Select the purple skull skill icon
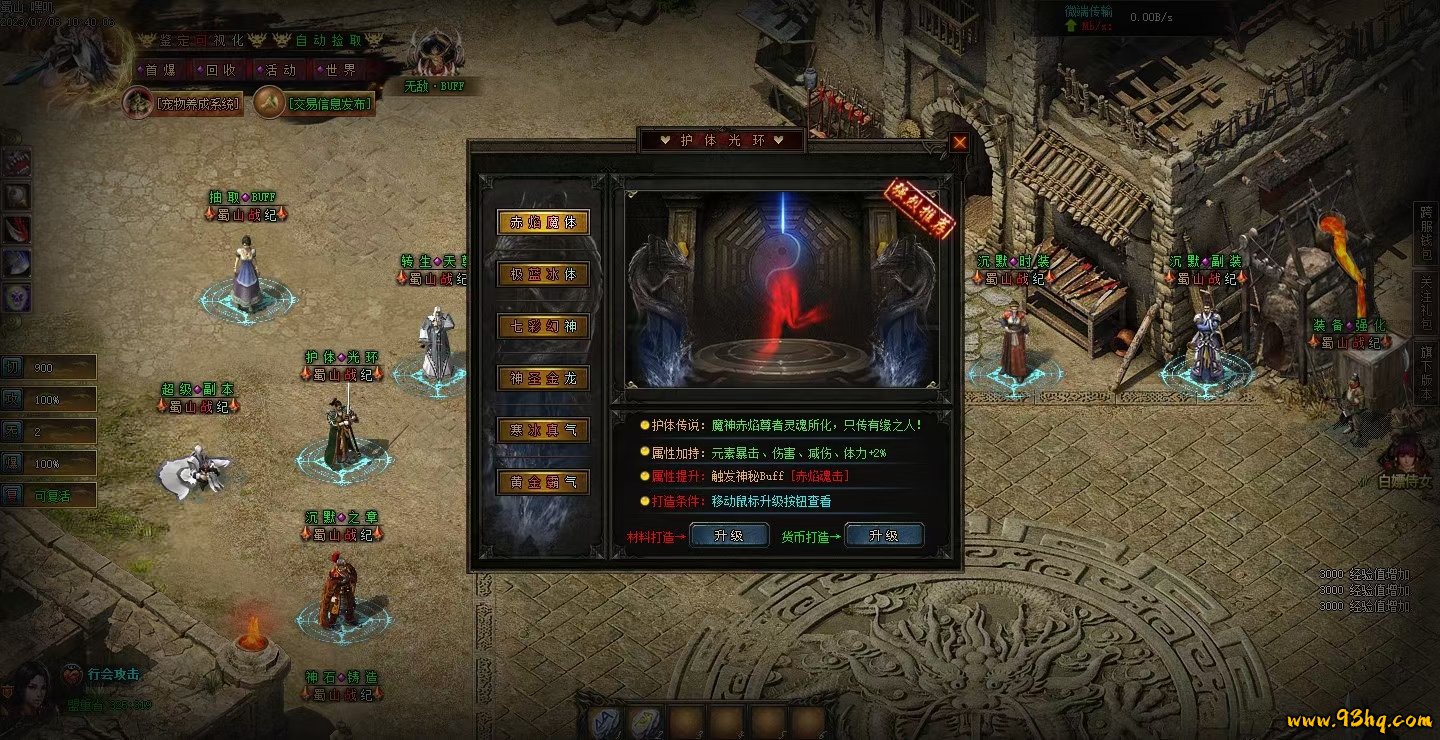Image resolution: width=1440 pixels, height=740 pixels. point(18,296)
